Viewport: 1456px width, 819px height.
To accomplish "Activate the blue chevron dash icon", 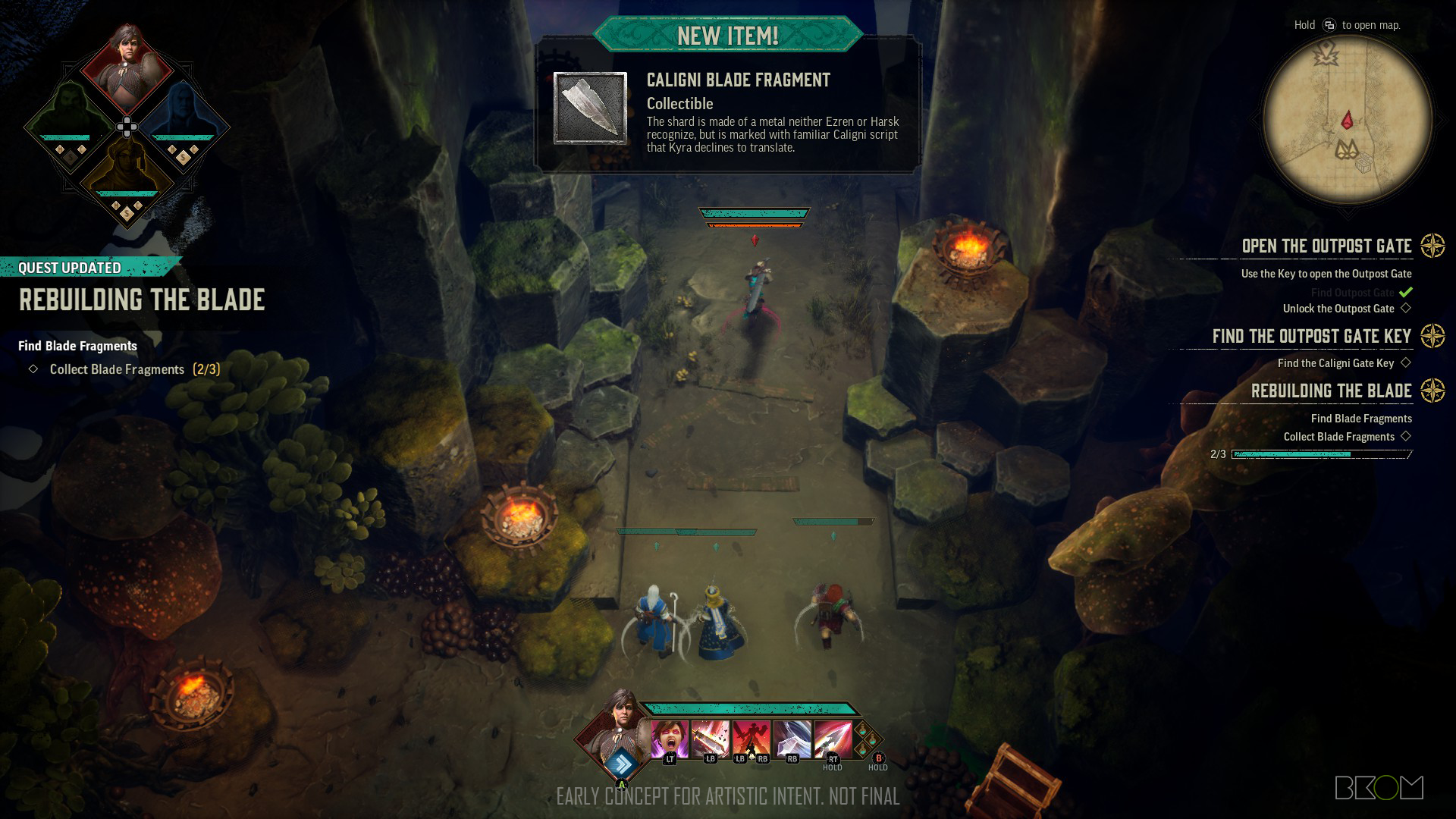I will click(621, 762).
